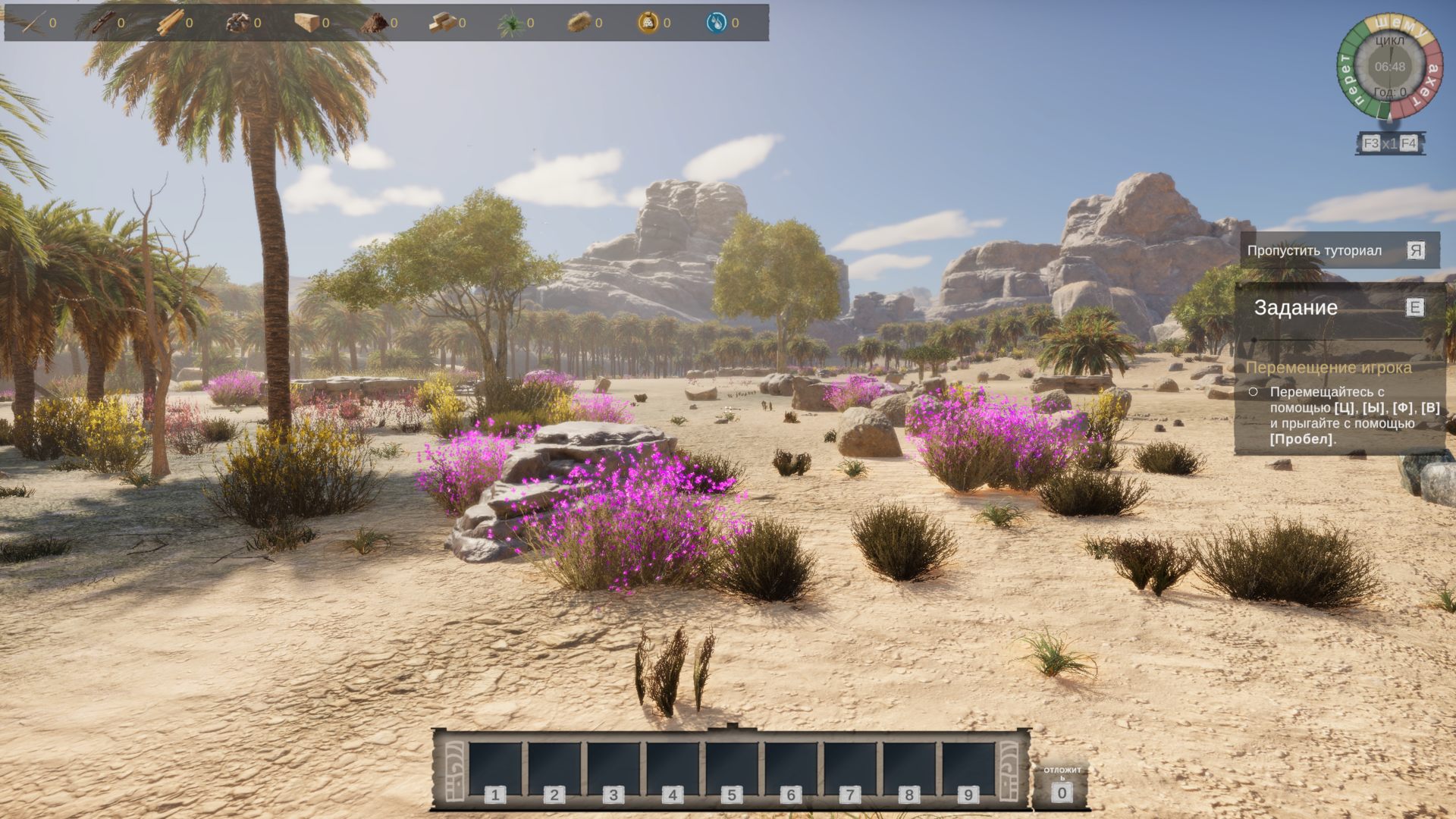Viewport: 1456px width, 819px height.
Task: Click the water drops resource icon
Action: [716, 23]
